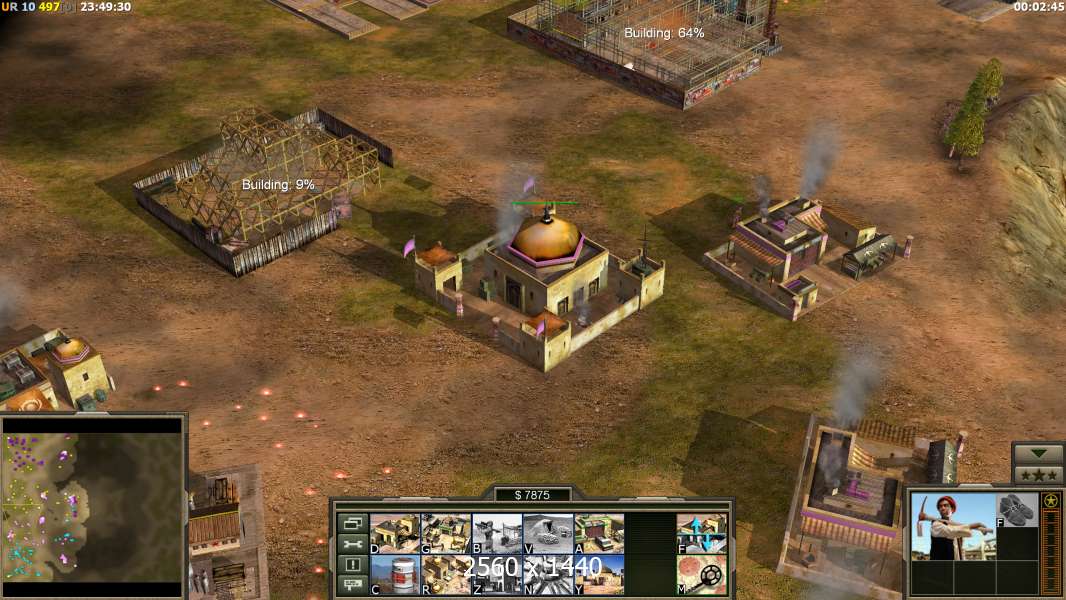Collapse the control bar with down arrow
Image resolution: width=1066 pixels, height=600 pixels.
click(x=1038, y=454)
